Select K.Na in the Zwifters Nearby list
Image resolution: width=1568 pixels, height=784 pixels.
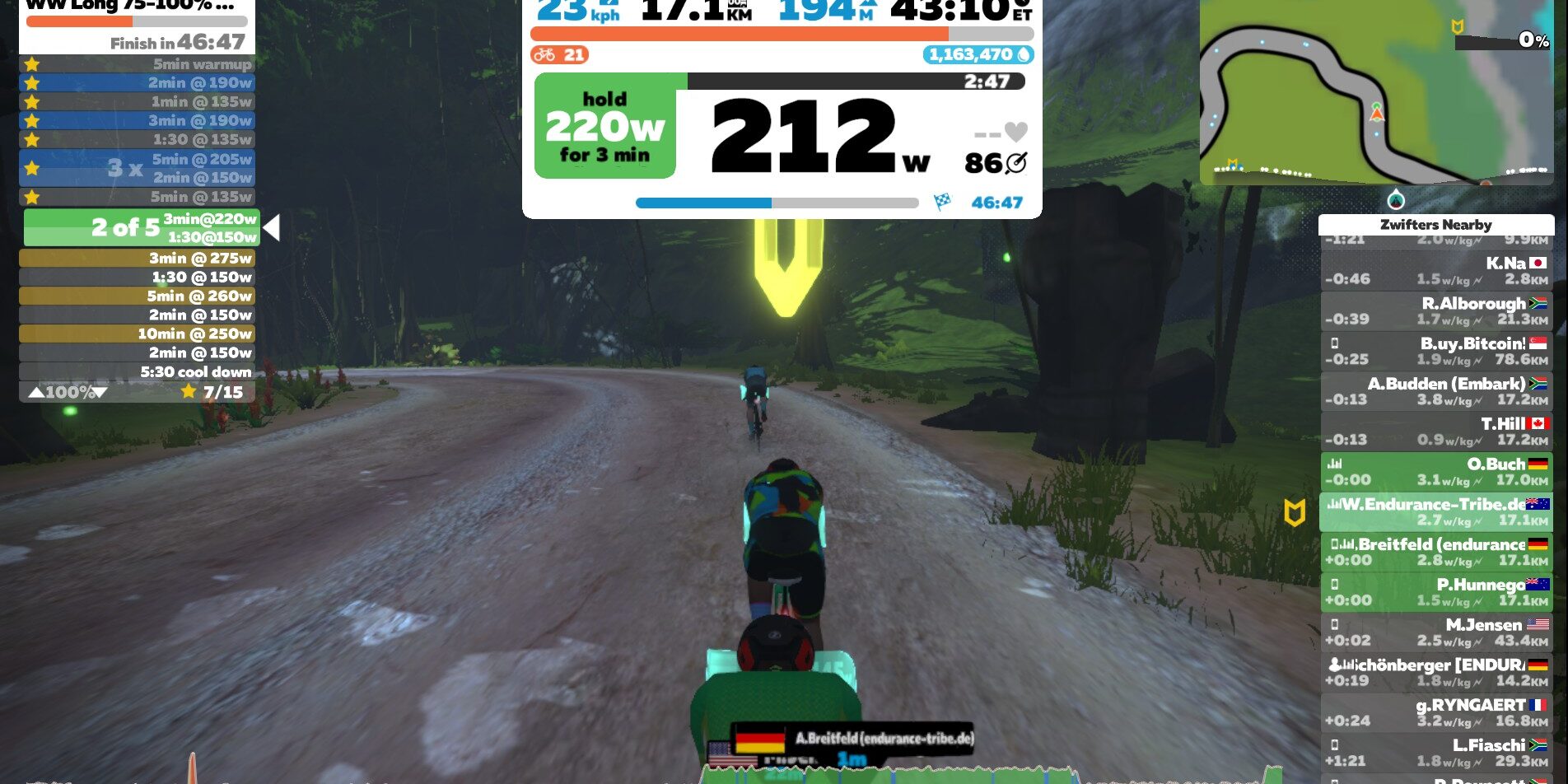pyautogui.click(x=1436, y=271)
